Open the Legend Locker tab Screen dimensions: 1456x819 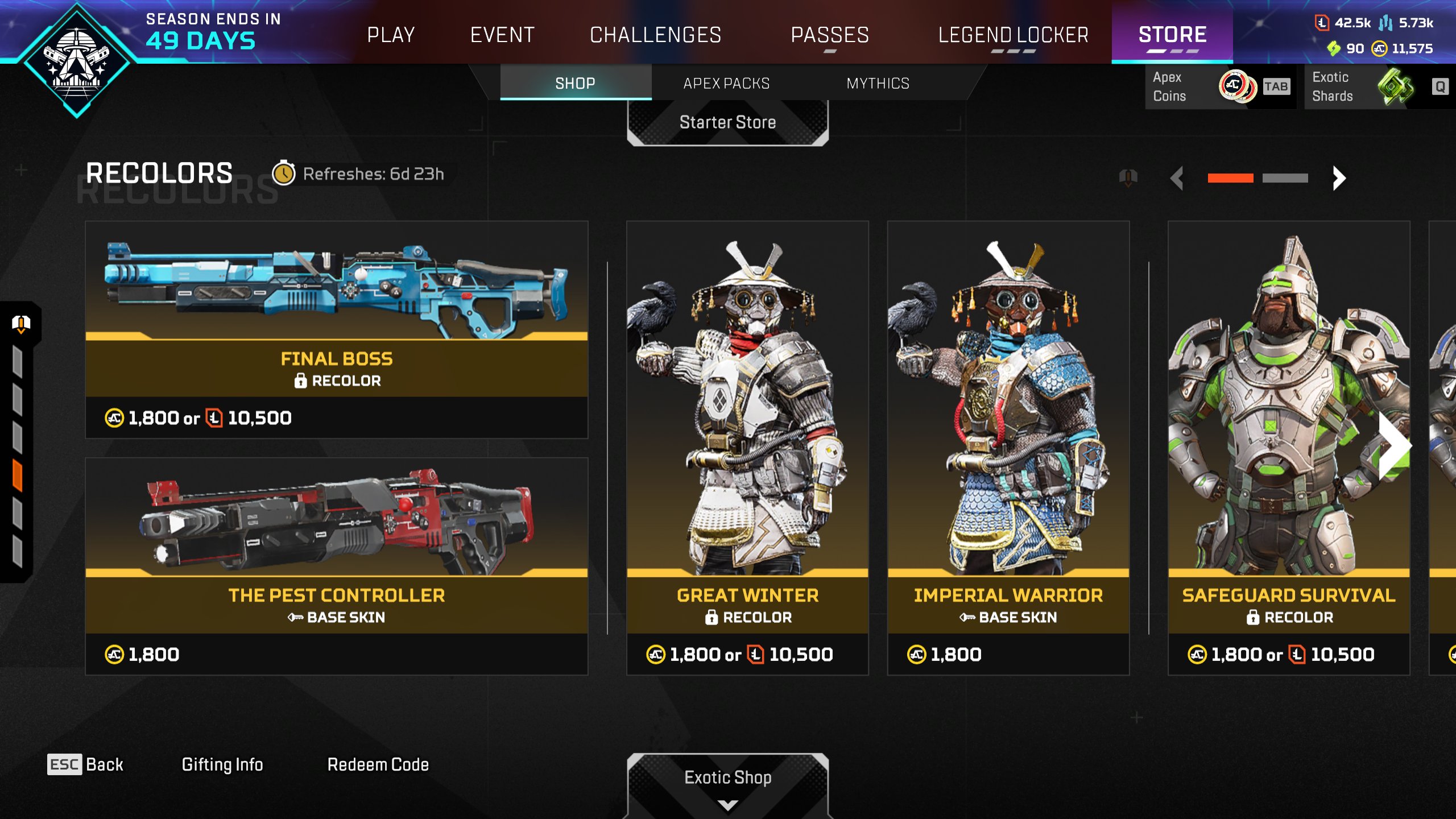click(x=1013, y=35)
